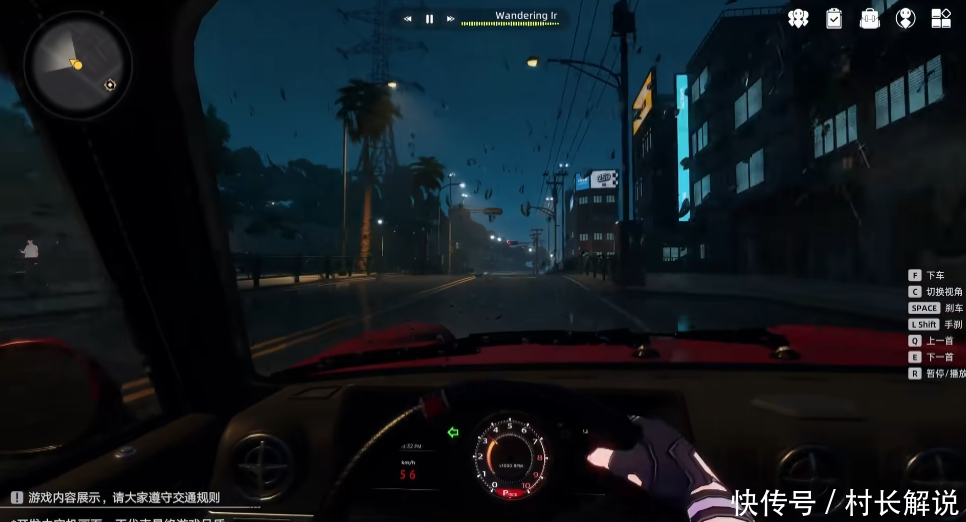Open the circular minimap
Image resolution: width=966 pixels, height=522 pixels.
coord(77,64)
